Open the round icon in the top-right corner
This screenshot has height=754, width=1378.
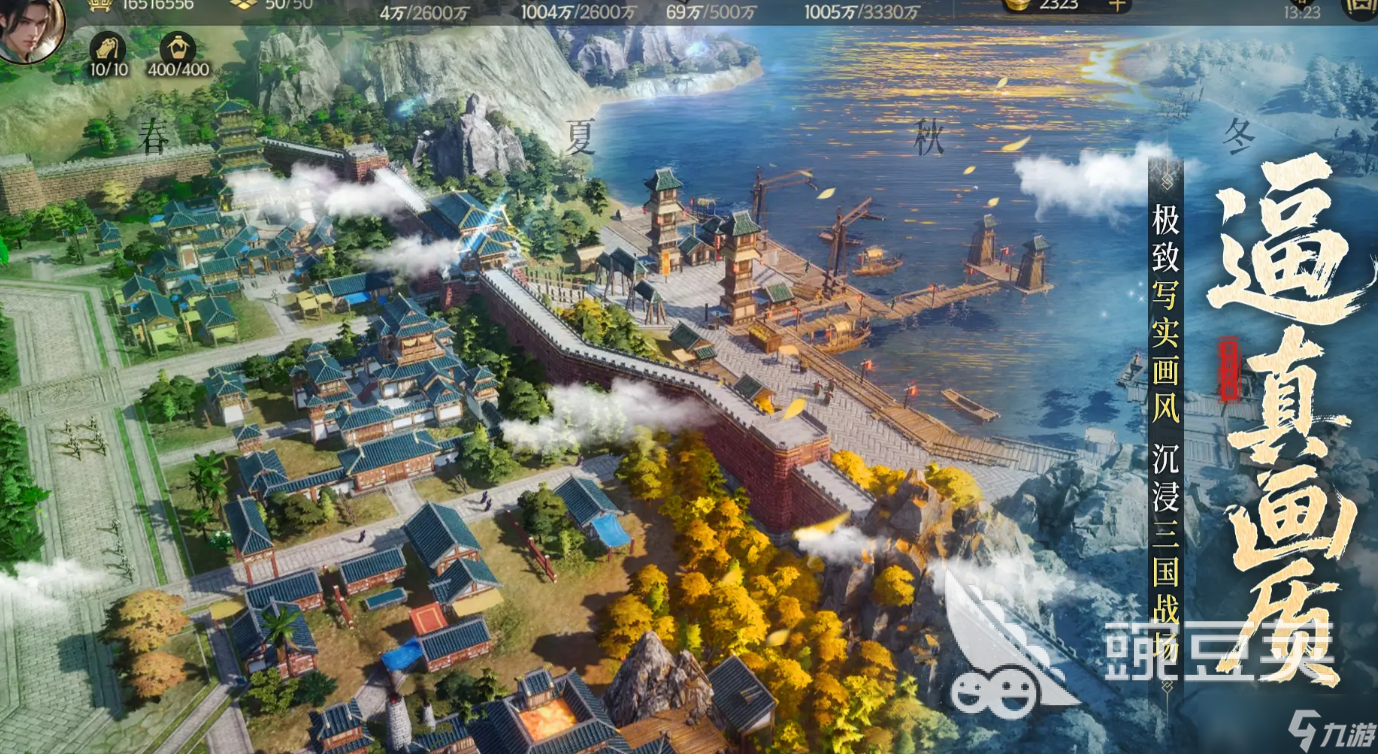1364,8
